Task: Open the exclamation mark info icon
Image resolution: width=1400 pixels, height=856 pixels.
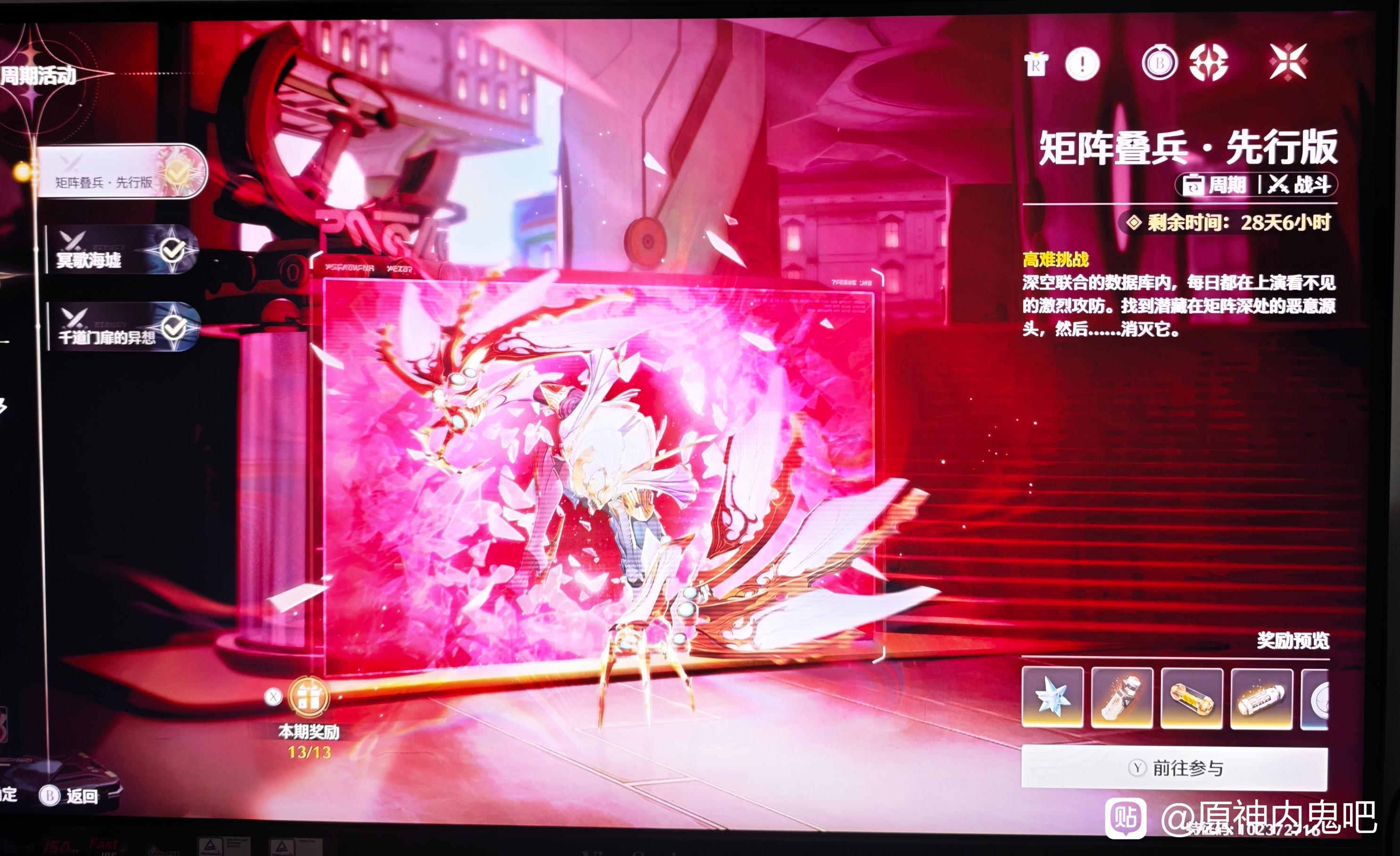Action: click(1082, 64)
